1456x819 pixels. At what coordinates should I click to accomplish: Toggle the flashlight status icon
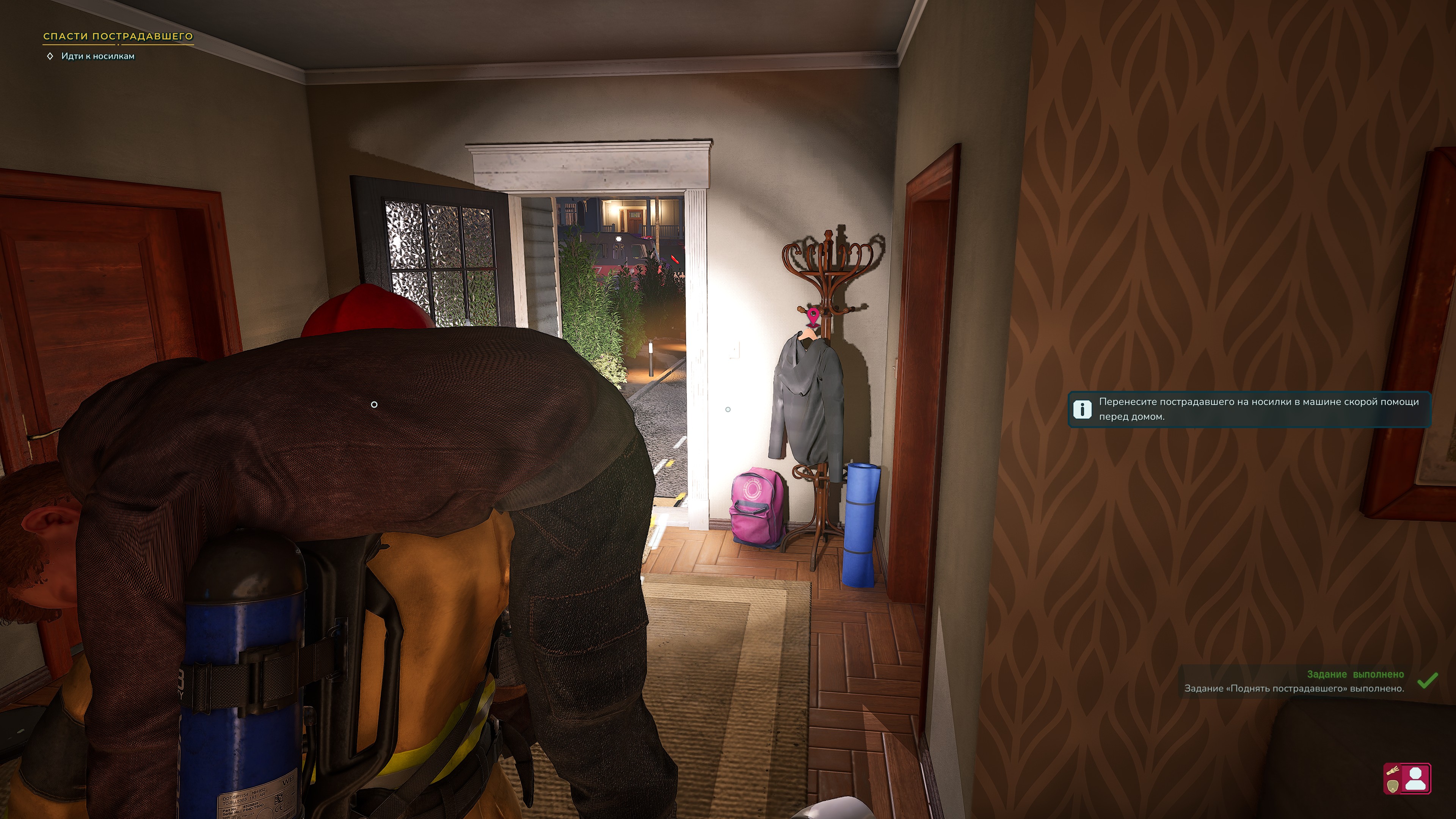coord(1393,770)
